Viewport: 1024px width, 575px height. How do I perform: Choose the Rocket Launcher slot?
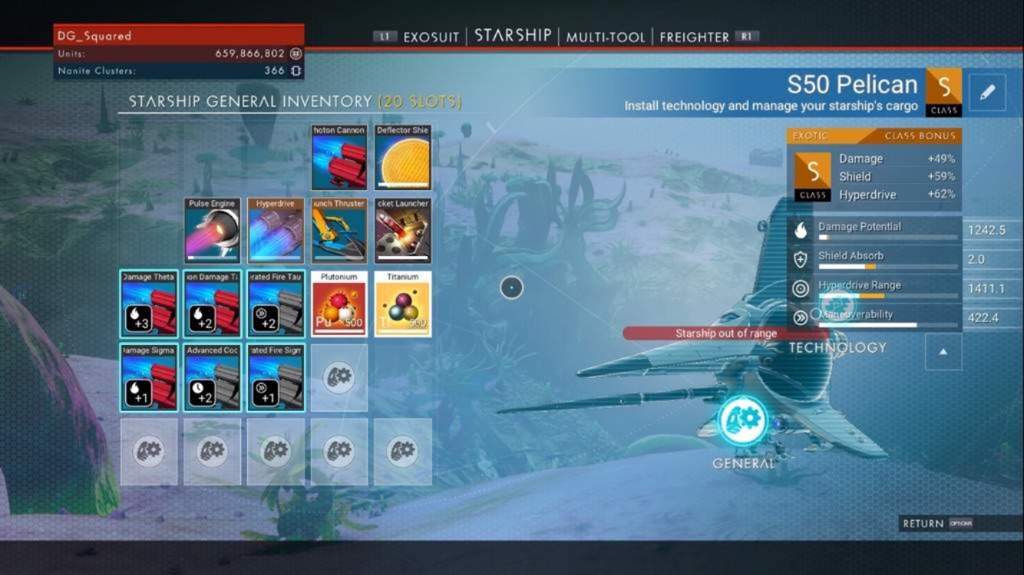click(x=402, y=231)
